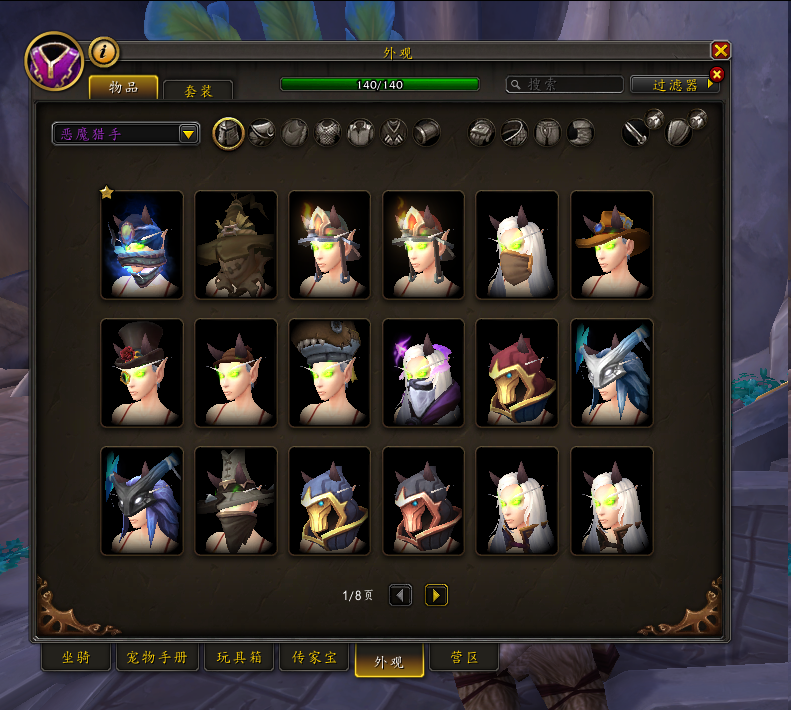Select the straw scarecrow hat appearance
This screenshot has height=710, width=791.
pos(236,245)
